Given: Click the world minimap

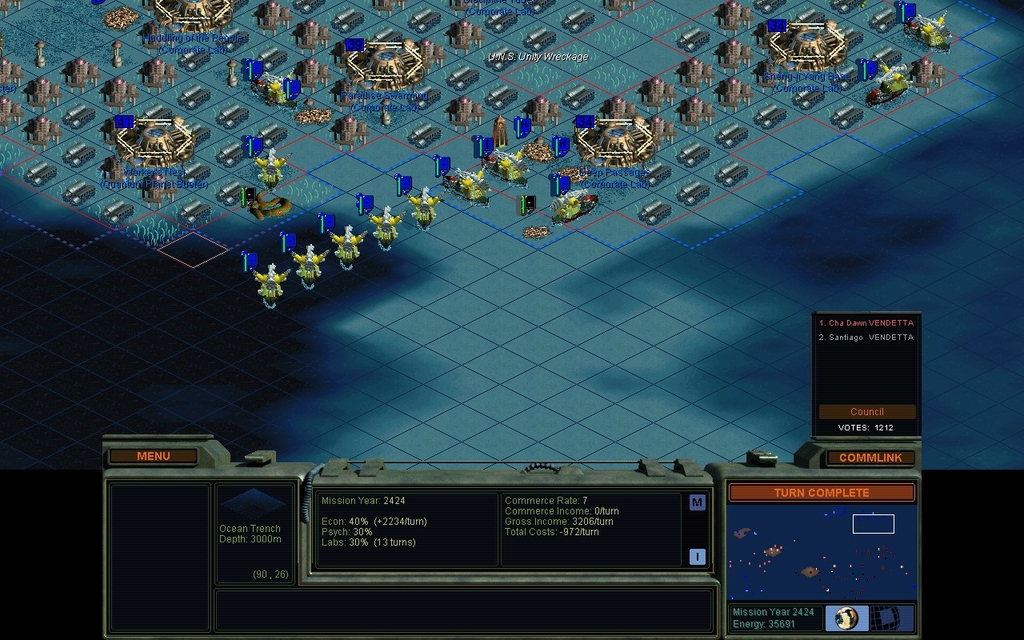Looking at the screenshot, I should pos(821,551).
